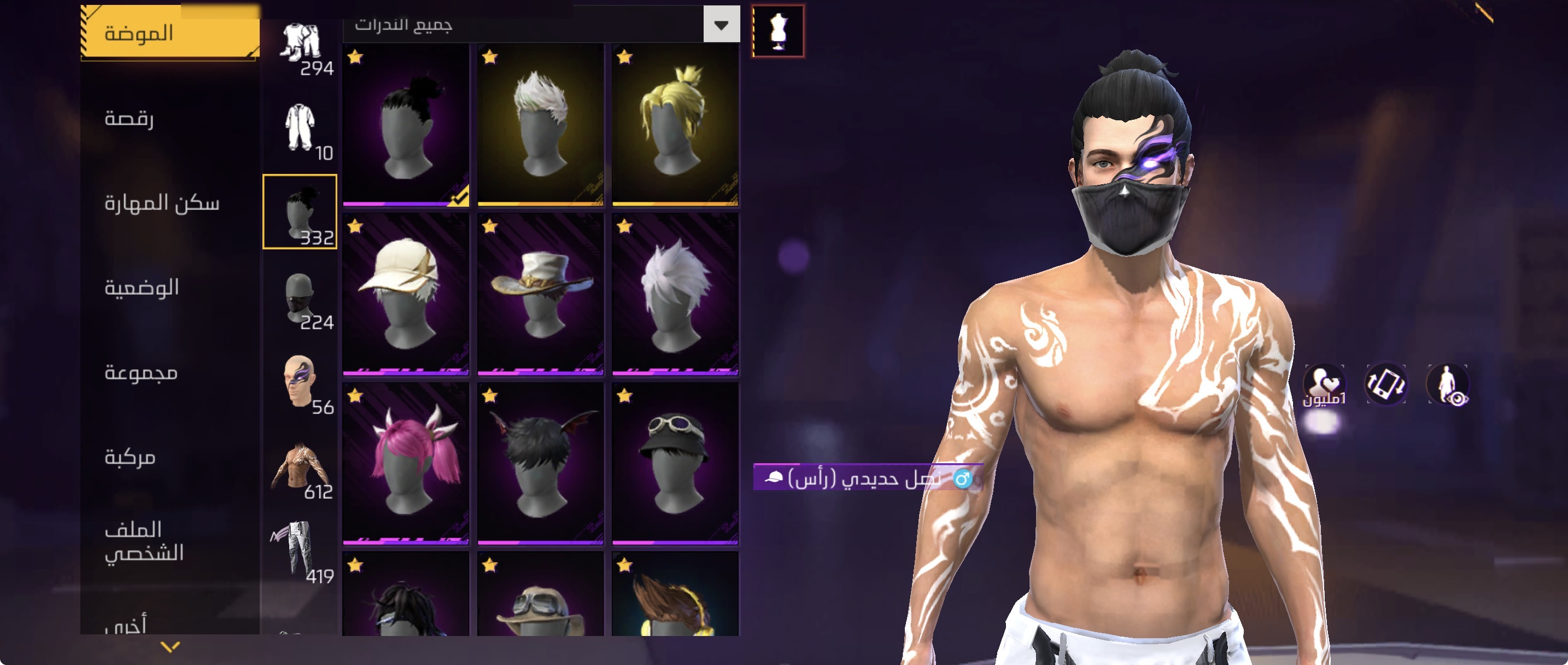Image resolution: width=1568 pixels, height=665 pixels.
Task: Open the رقصة emote tab
Action: pyautogui.click(x=129, y=118)
